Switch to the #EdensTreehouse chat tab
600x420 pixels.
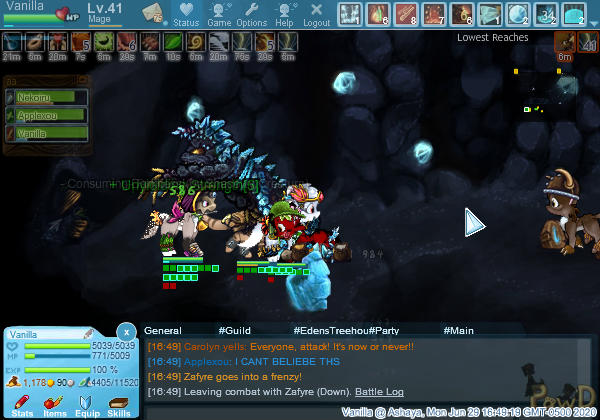pyautogui.click(x=331, y=330)
